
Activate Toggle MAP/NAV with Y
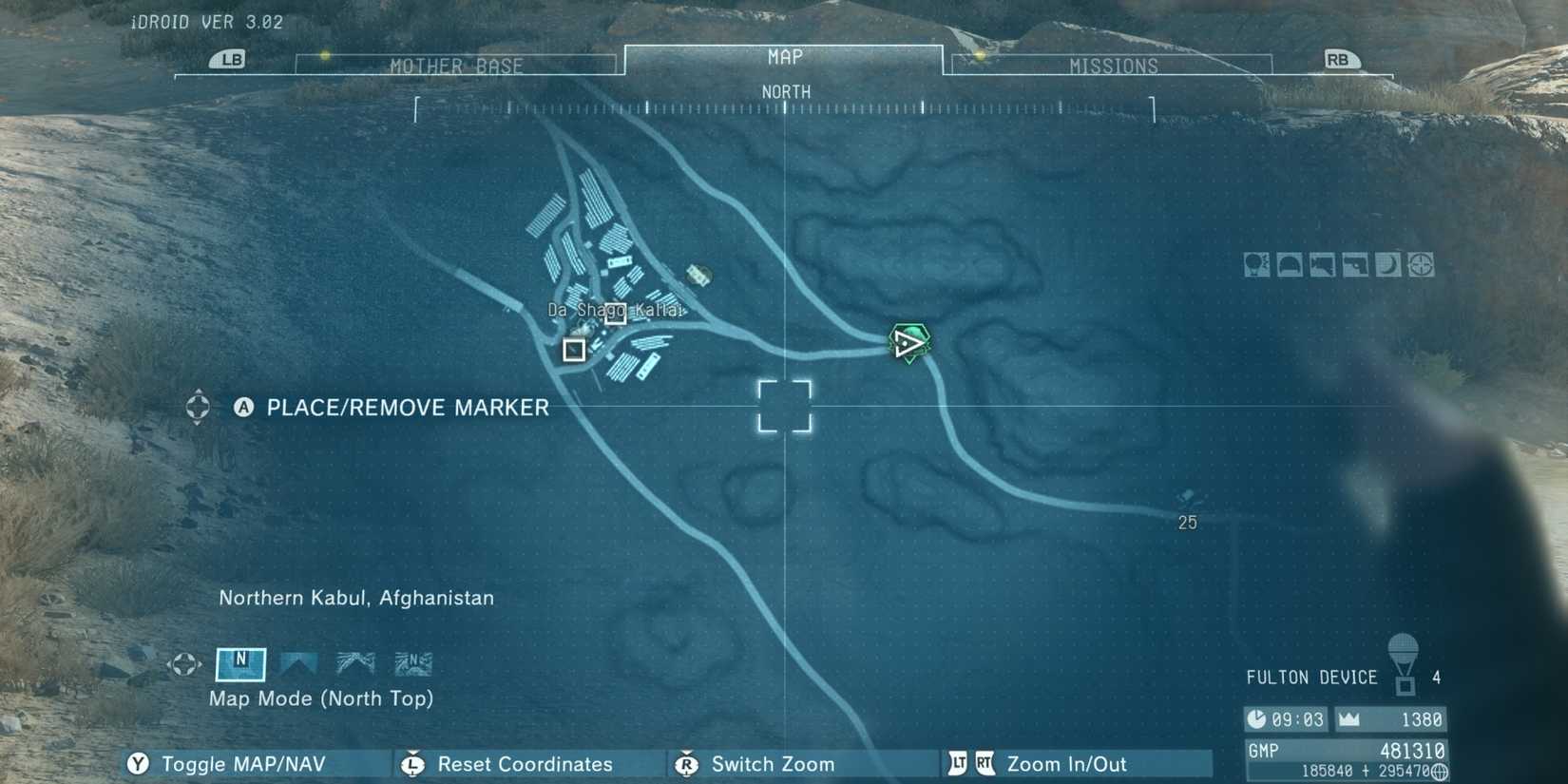[242, 763]
